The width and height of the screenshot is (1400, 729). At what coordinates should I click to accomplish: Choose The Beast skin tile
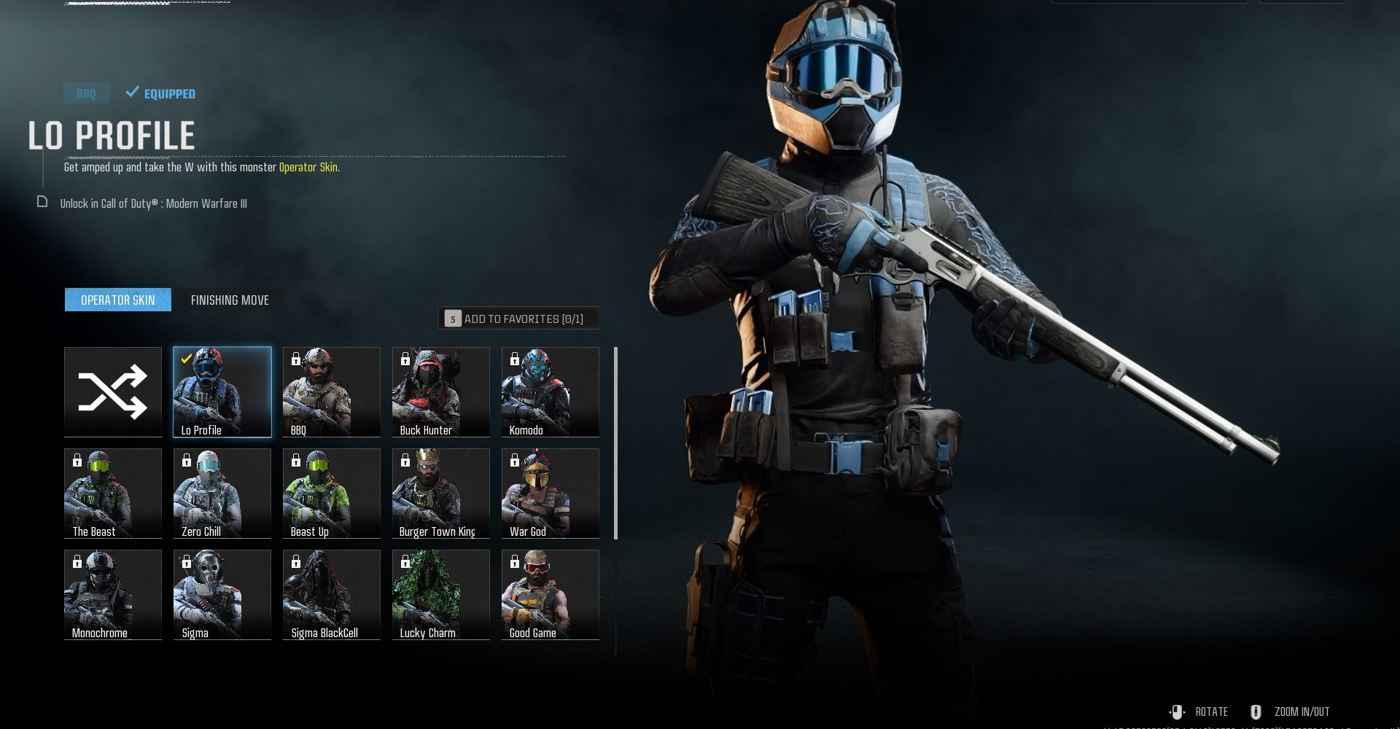tap(113, 493)
